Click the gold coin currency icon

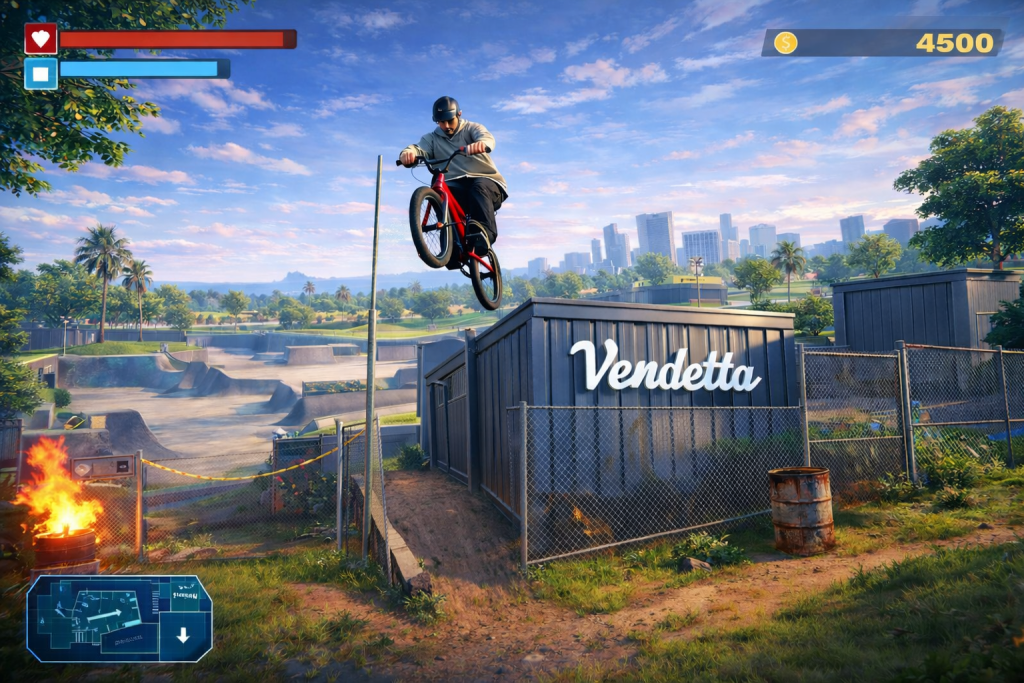coord(786,43)
